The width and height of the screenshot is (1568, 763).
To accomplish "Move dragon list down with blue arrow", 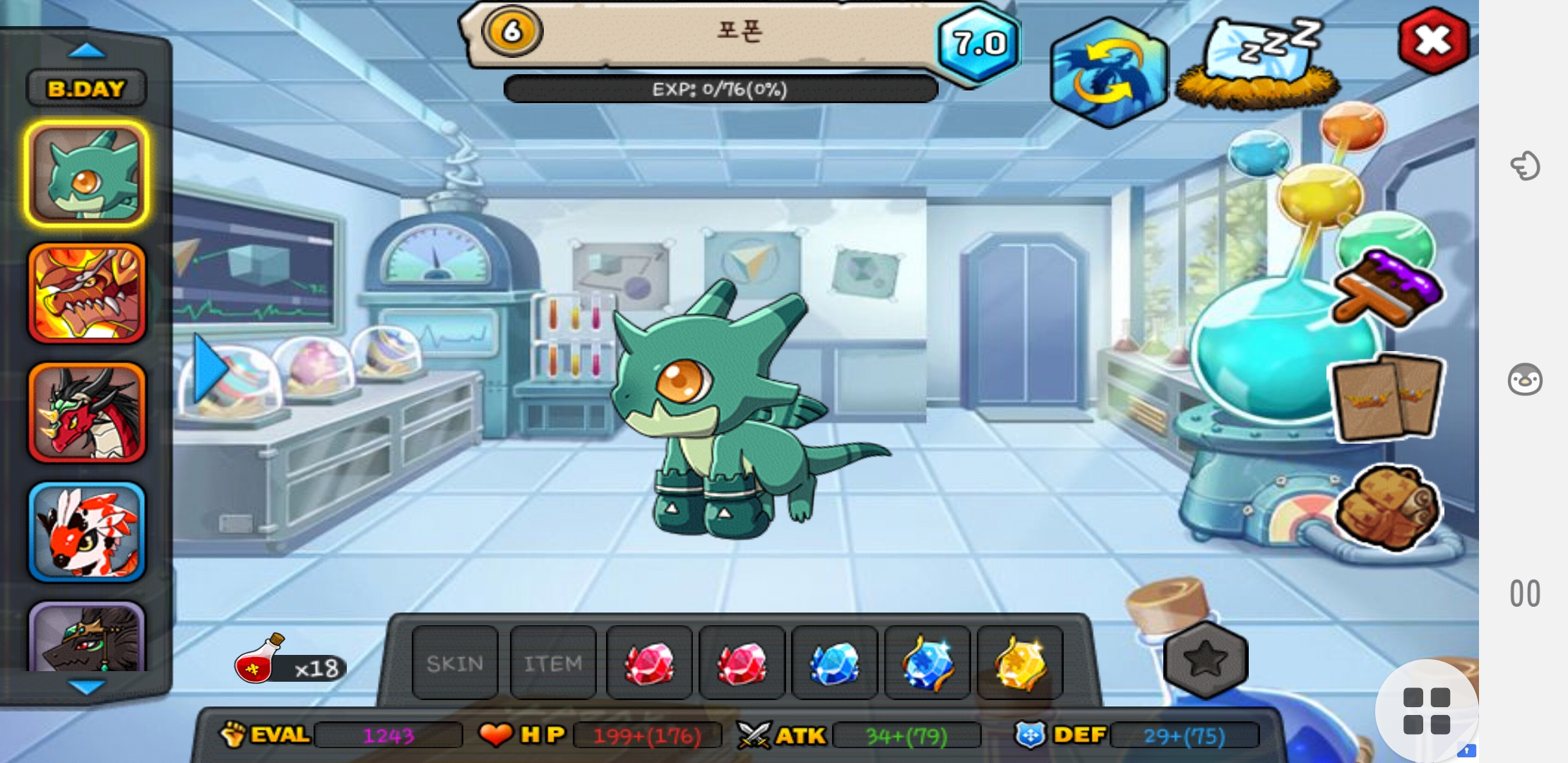I will [x=87, y=686].
